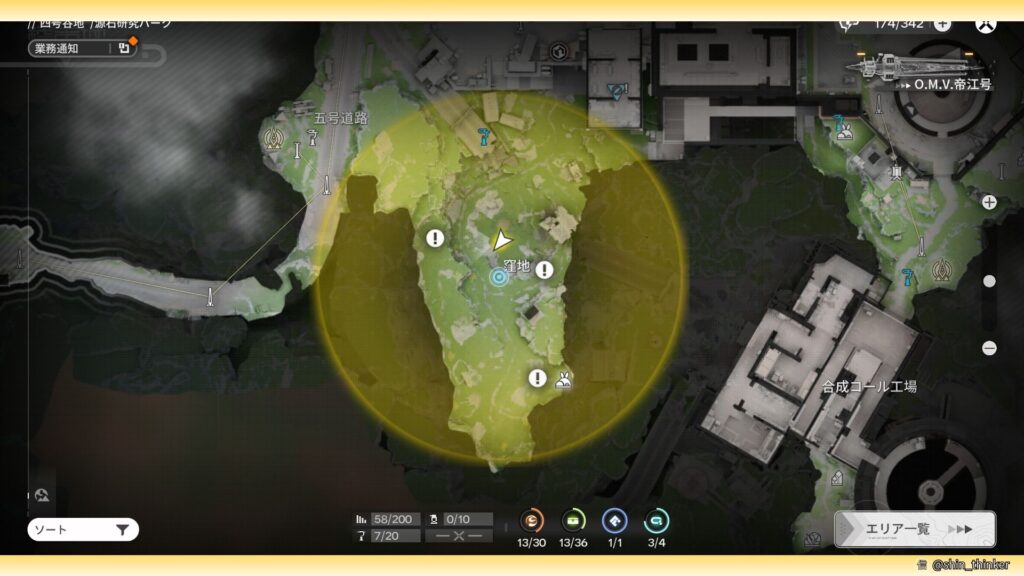
Task: Select the tower marker near 五号道路
Action: pos(272,140)
